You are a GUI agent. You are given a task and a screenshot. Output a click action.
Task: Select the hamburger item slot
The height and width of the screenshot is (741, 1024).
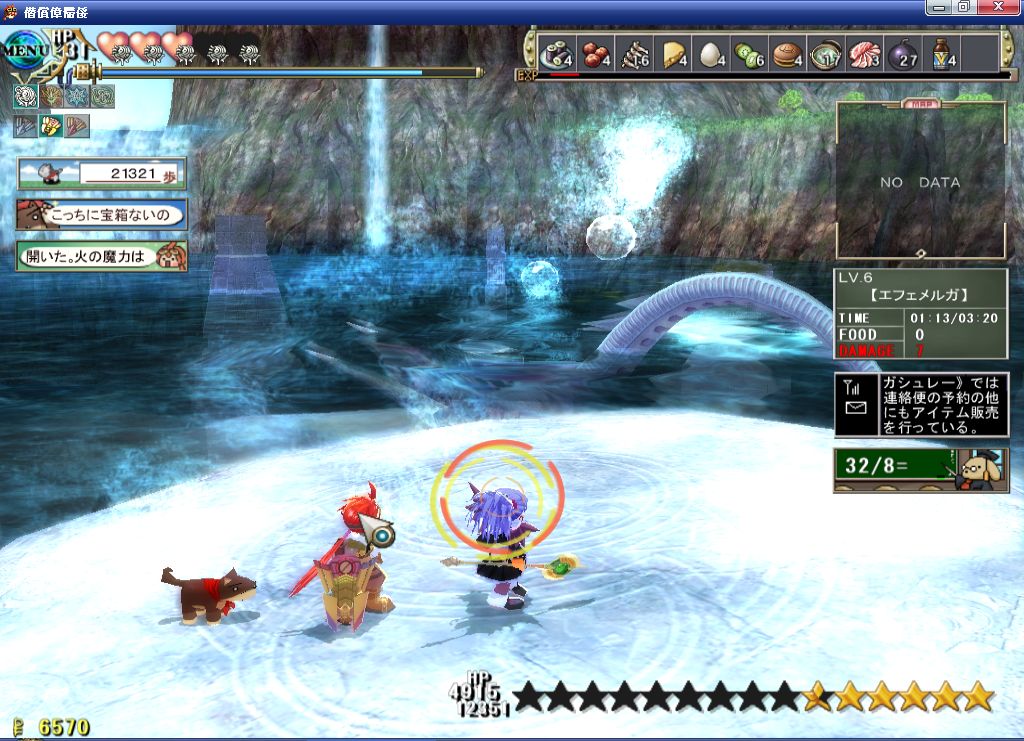tap(789, 54)
